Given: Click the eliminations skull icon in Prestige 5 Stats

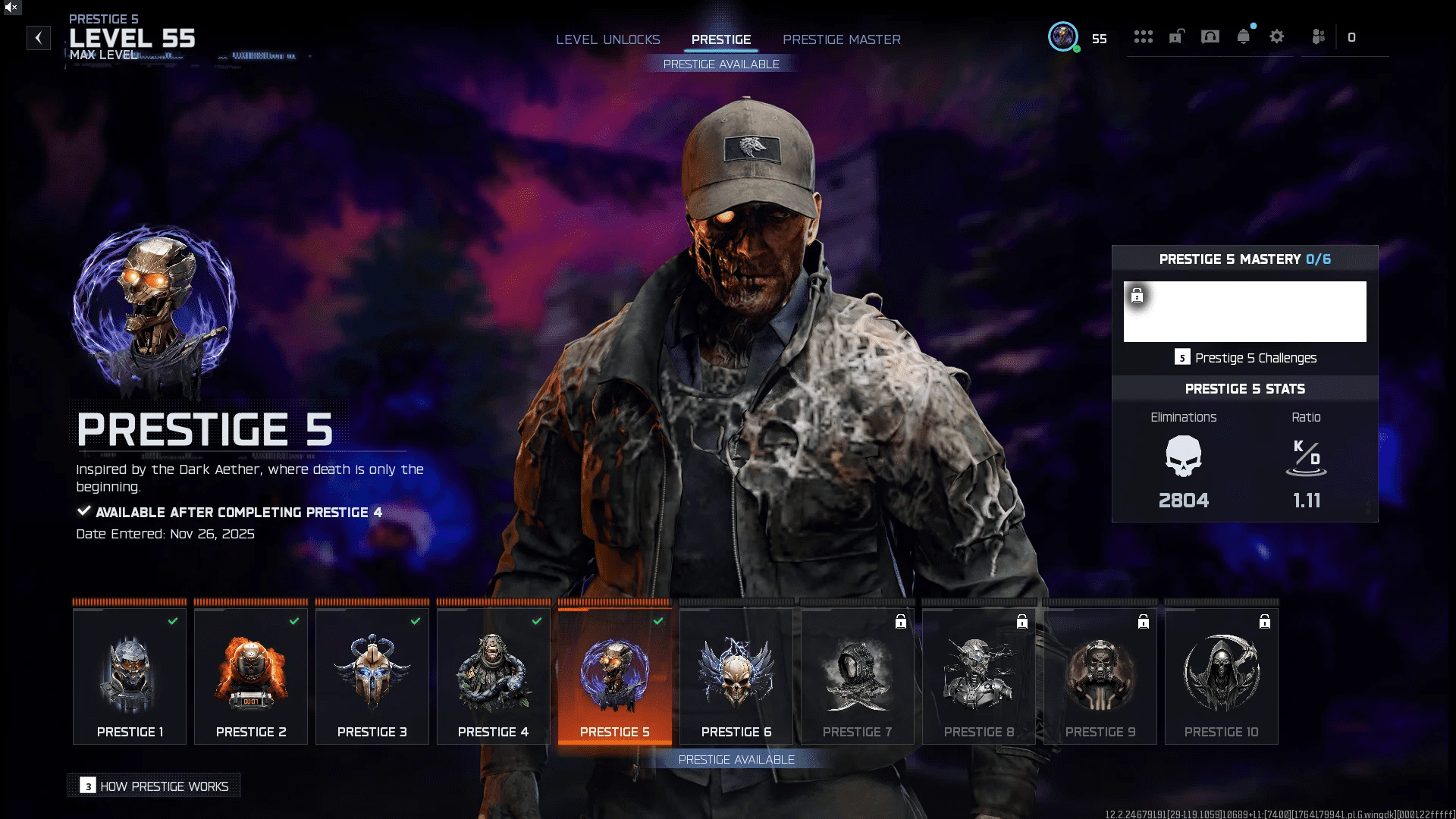Looking at the screenshot, I should click(1183, 455).
